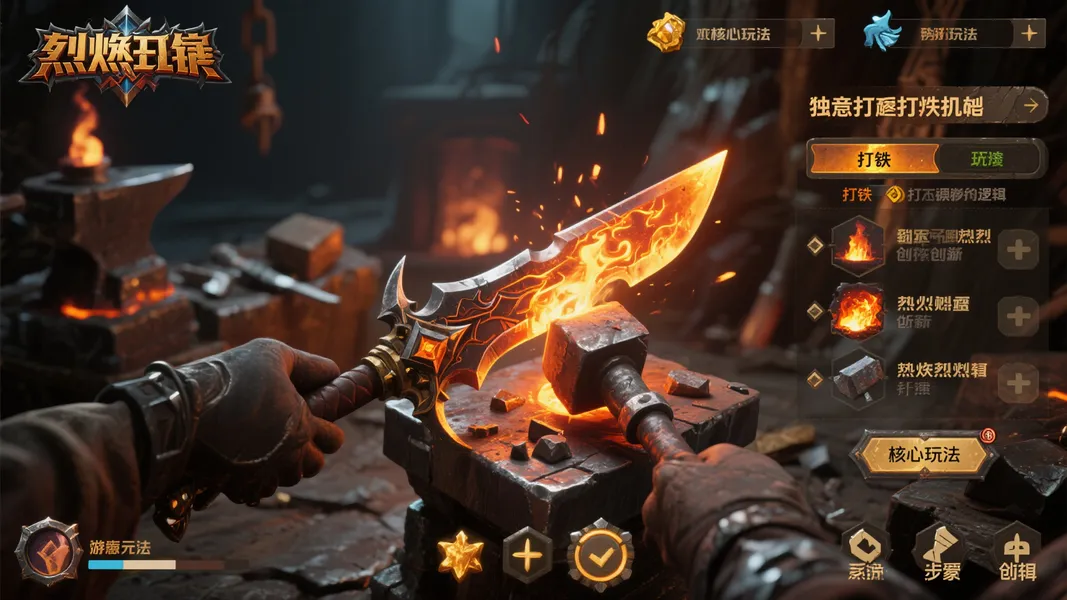Open the arrow on the forging title banner
The image size is (1067, 600).
tap(1029, 104)
